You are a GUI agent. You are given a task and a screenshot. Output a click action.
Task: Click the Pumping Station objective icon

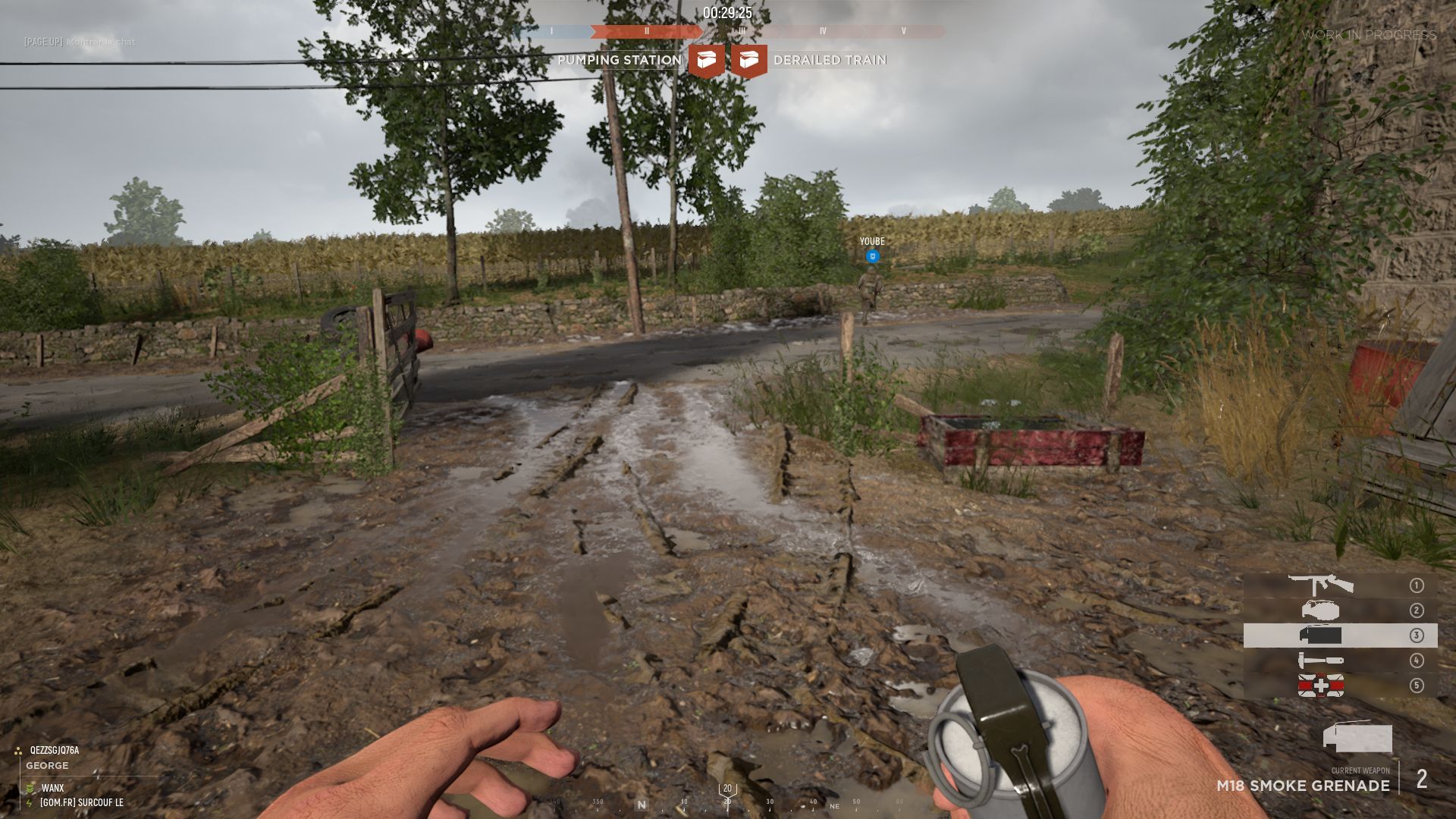pyautogui.click(x=706, y=61)
